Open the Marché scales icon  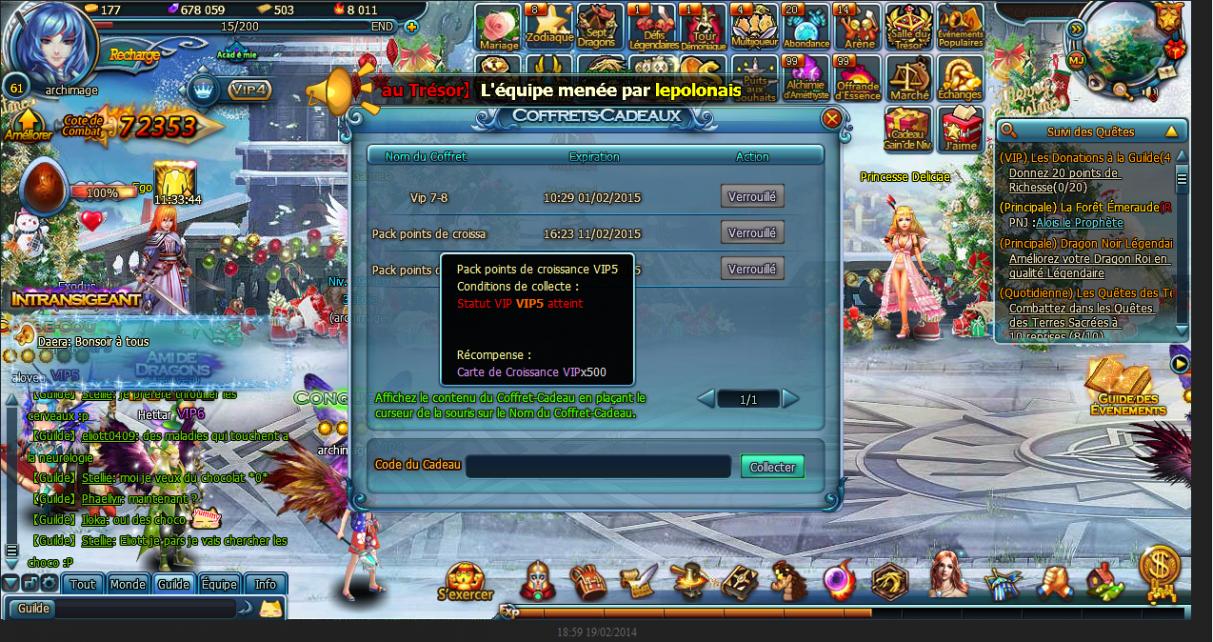point(908,78)
